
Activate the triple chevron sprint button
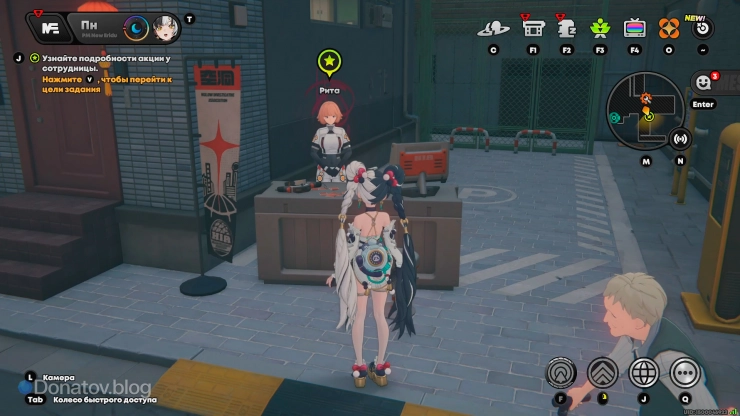[602, 373]
